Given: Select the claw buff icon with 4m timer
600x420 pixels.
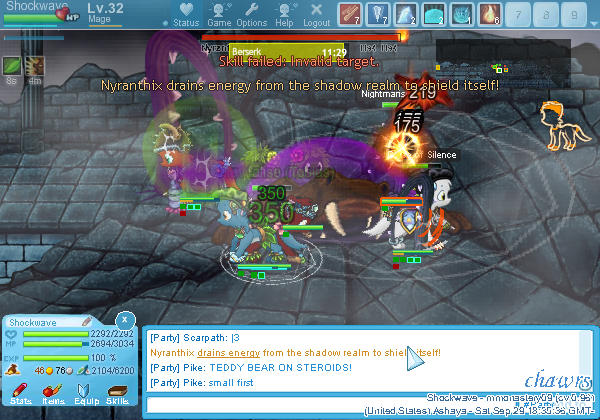Looking at the screenshot, I should 35,66.
